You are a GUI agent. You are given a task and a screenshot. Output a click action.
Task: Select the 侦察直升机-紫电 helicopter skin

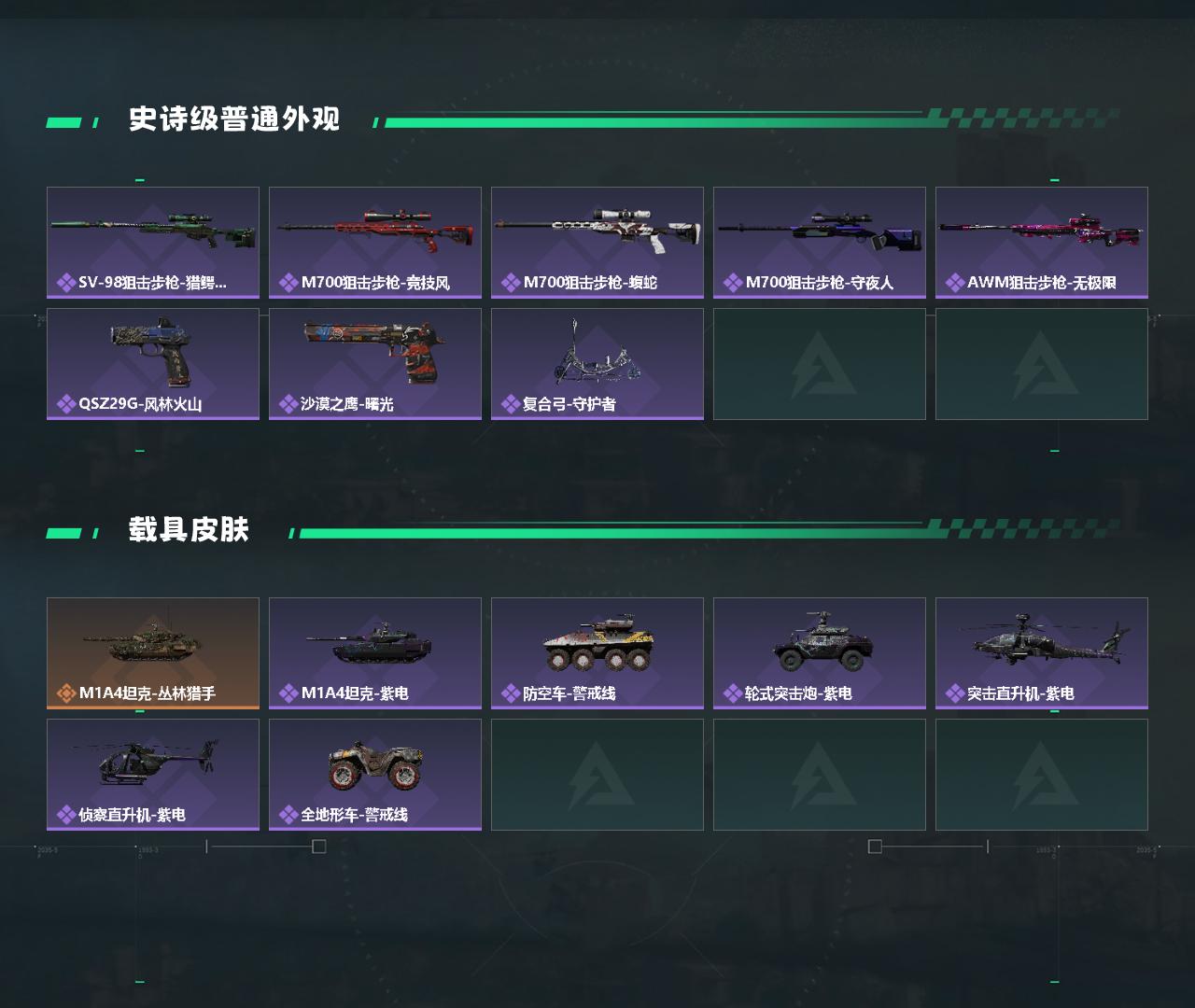[x=152, y=773]
